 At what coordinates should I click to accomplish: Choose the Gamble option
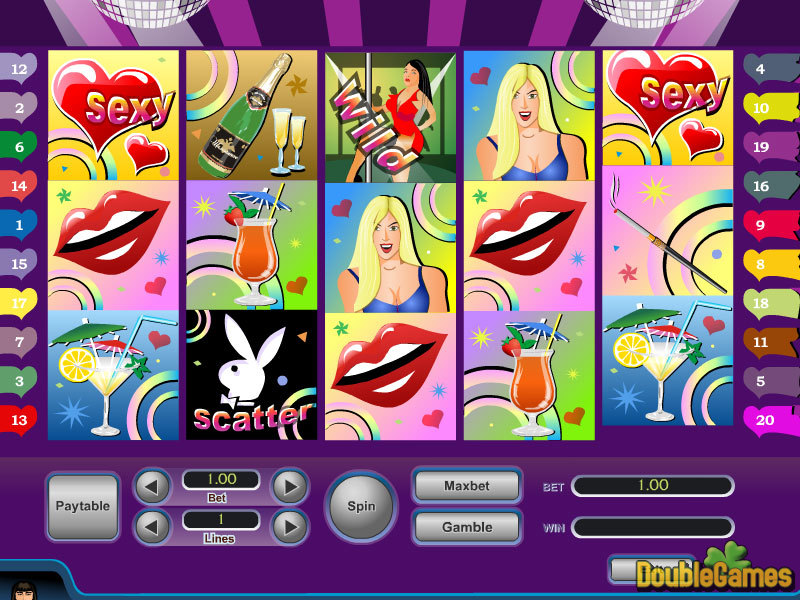click(467, 527)
